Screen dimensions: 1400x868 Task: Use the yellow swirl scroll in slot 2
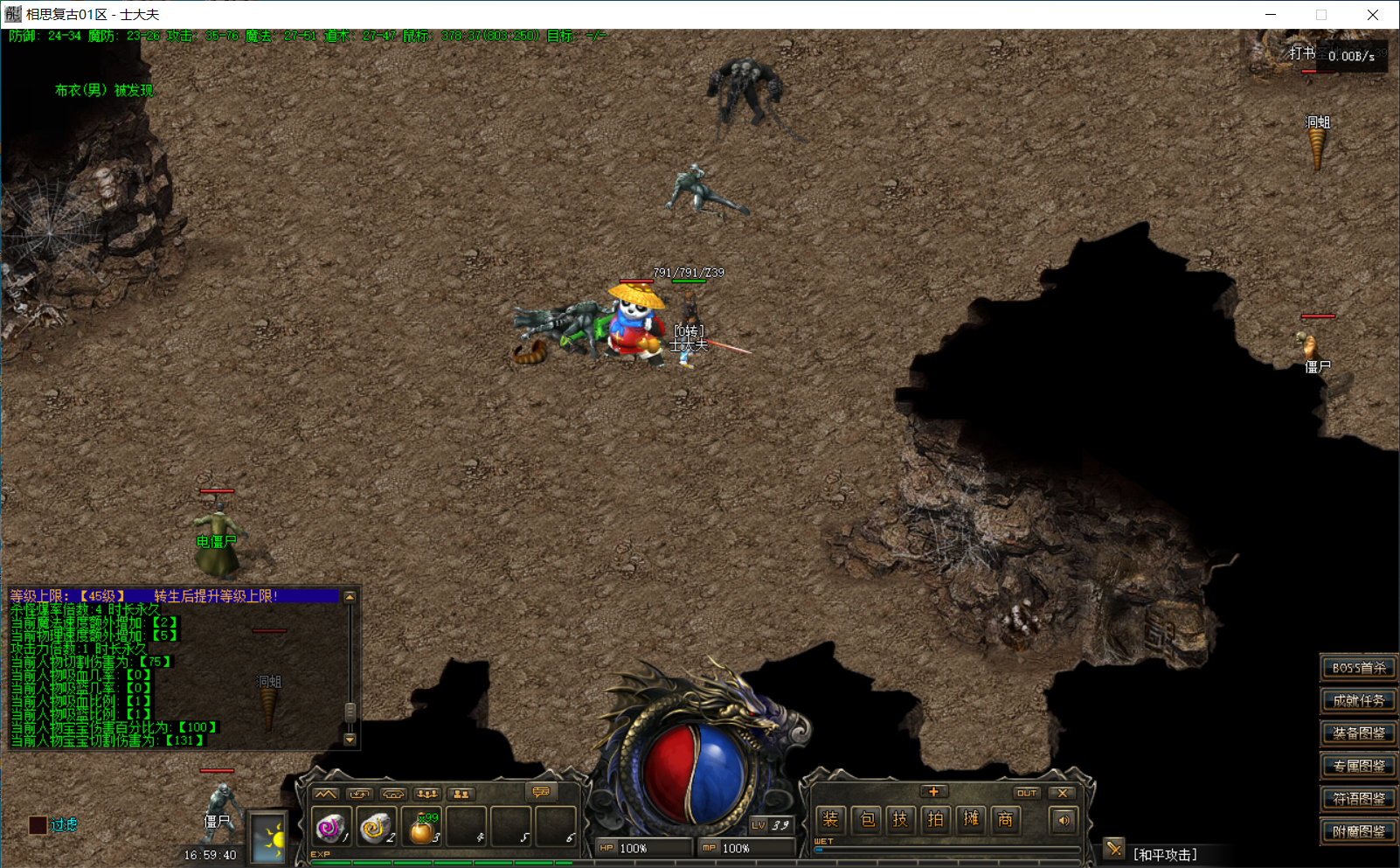point(376,827)
